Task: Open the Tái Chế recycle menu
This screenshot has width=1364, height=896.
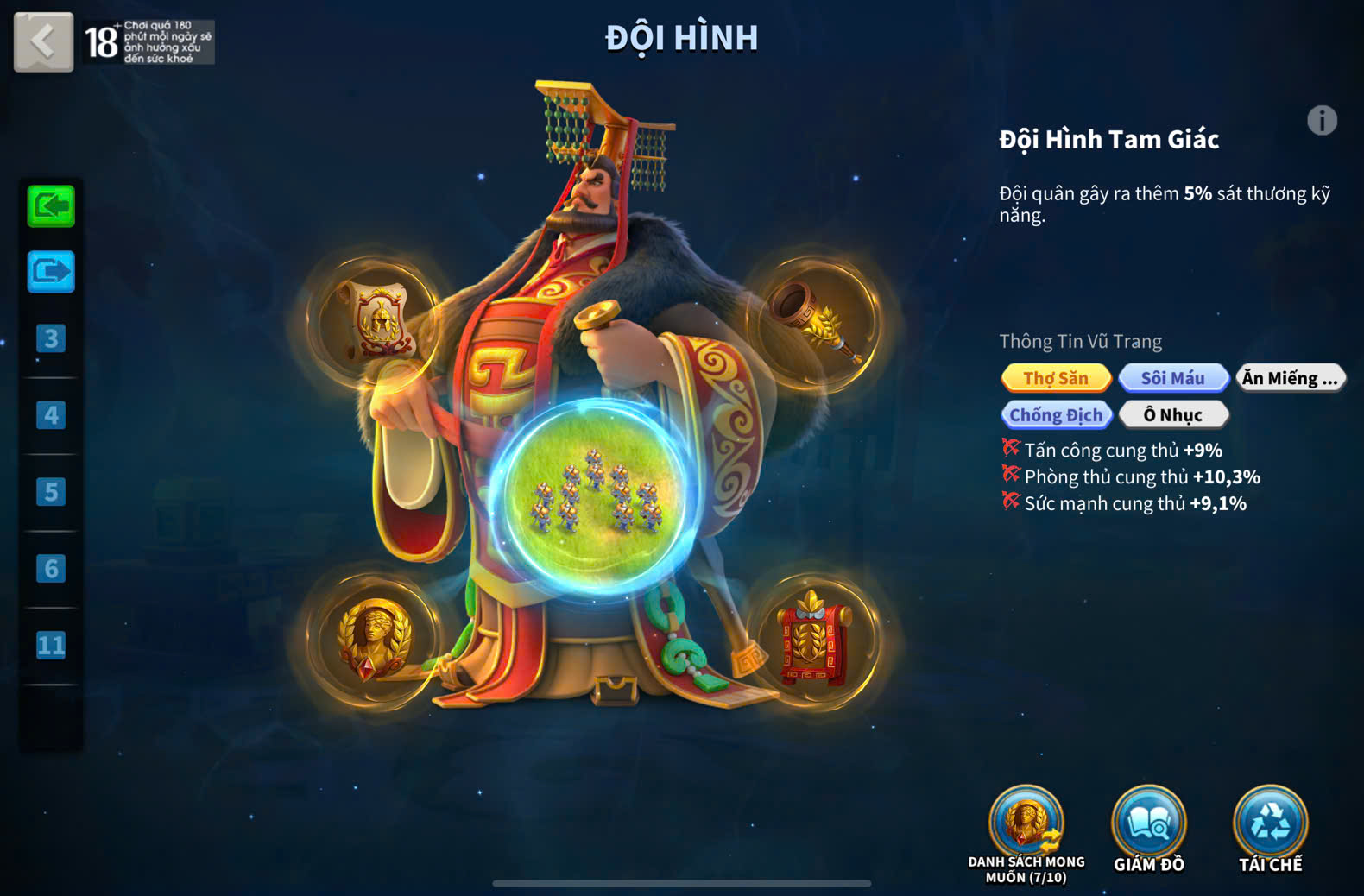Action: (x=1270, y=823)
